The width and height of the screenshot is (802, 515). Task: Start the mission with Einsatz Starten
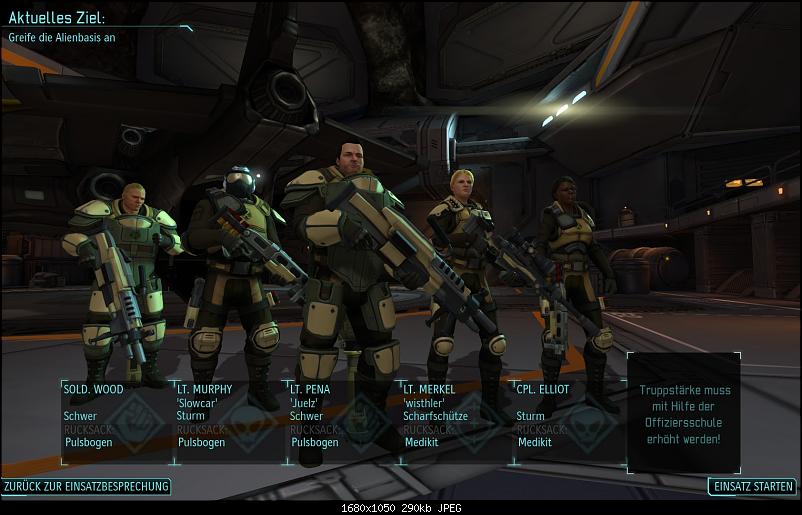pyautogui.click(x=752, y=487)
